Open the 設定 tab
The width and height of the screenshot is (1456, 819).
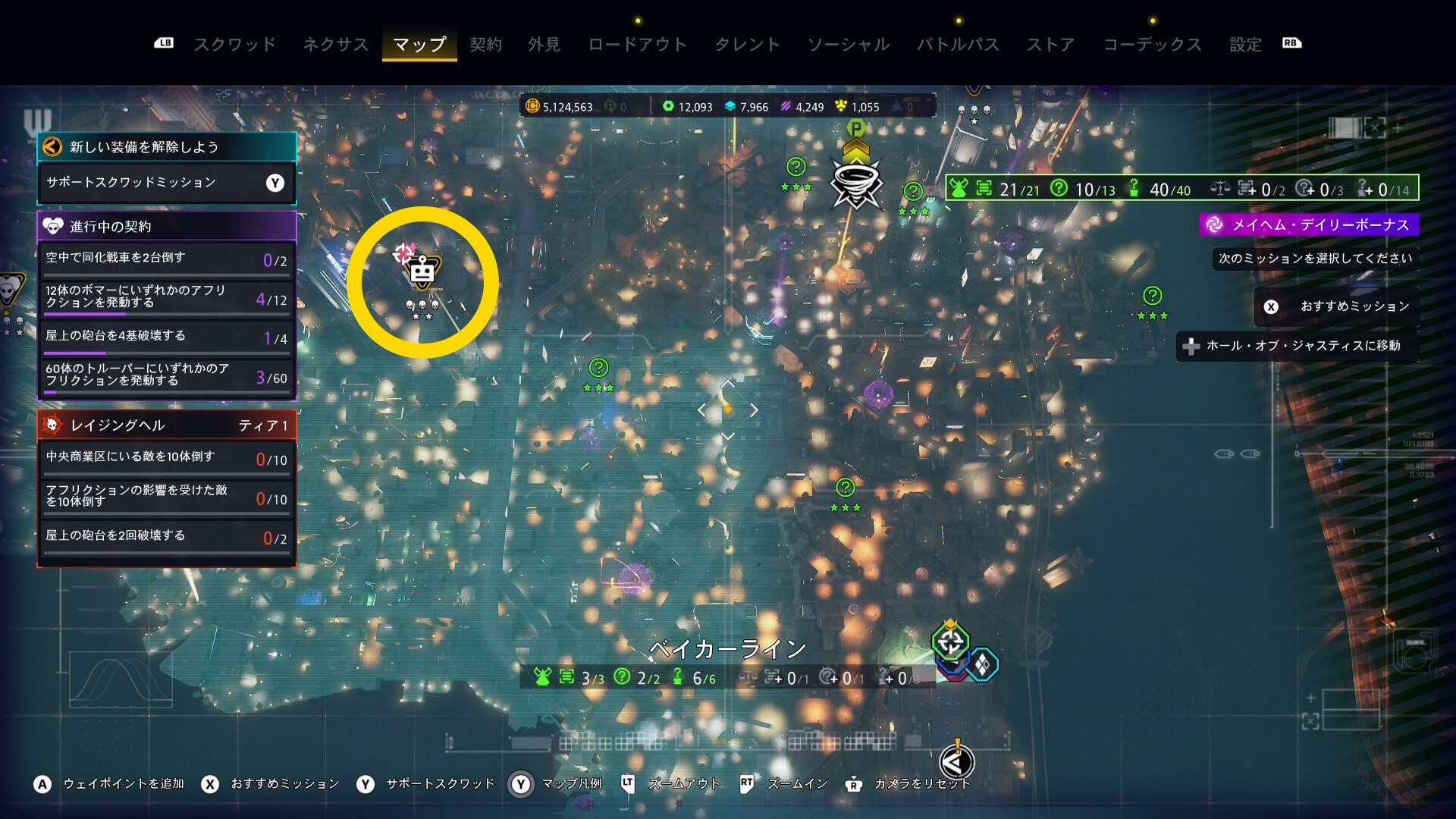(x=1245, y=44)
